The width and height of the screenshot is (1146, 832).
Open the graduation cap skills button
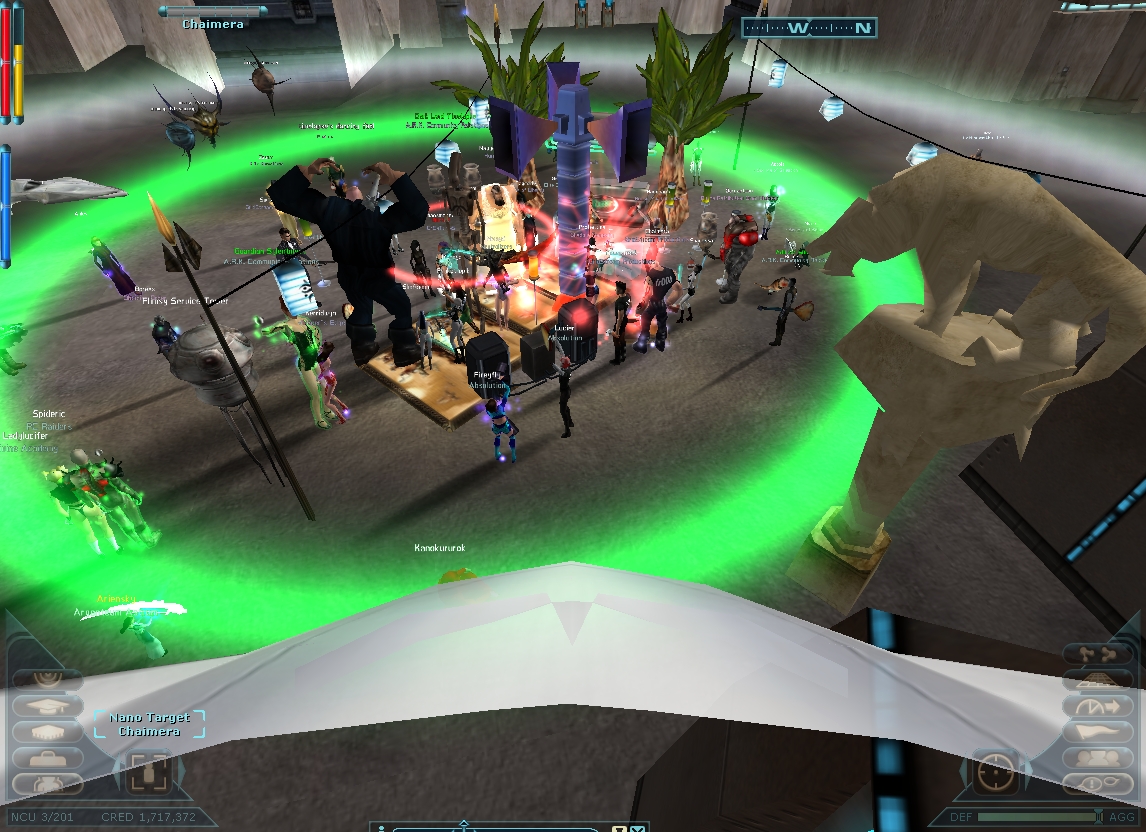[47, 705]
